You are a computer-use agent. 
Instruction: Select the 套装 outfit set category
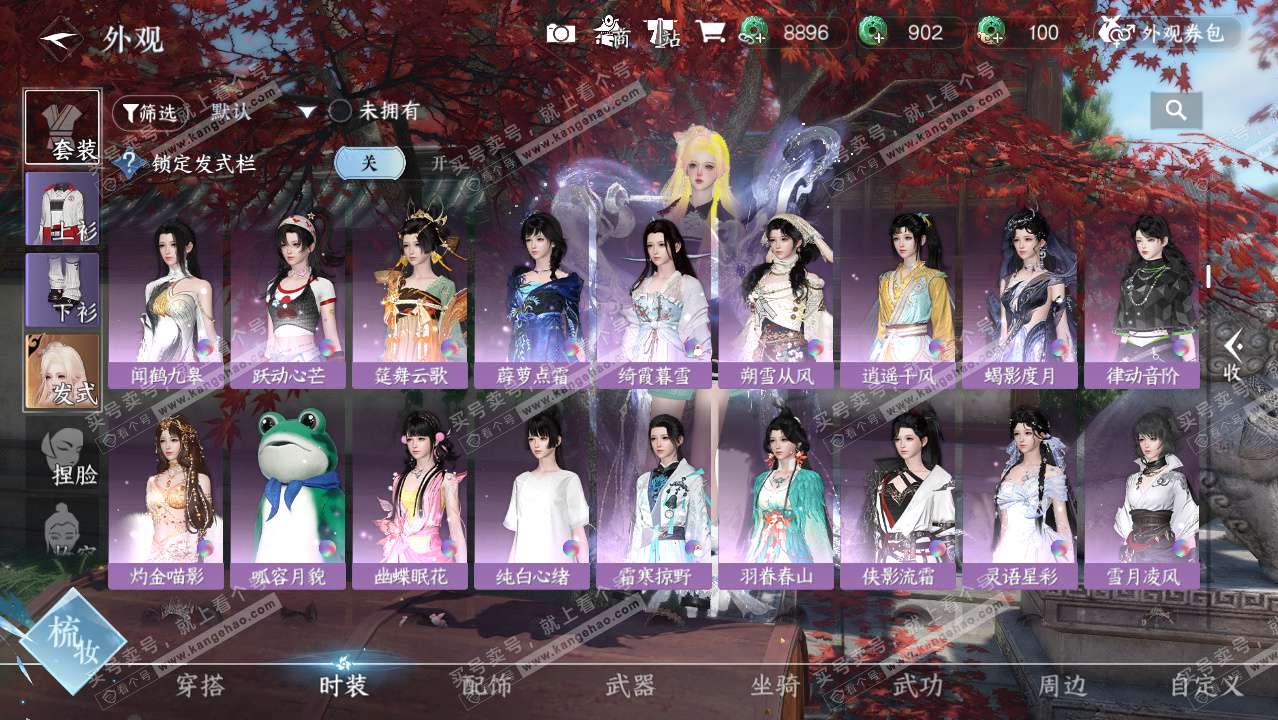(63, 127)
